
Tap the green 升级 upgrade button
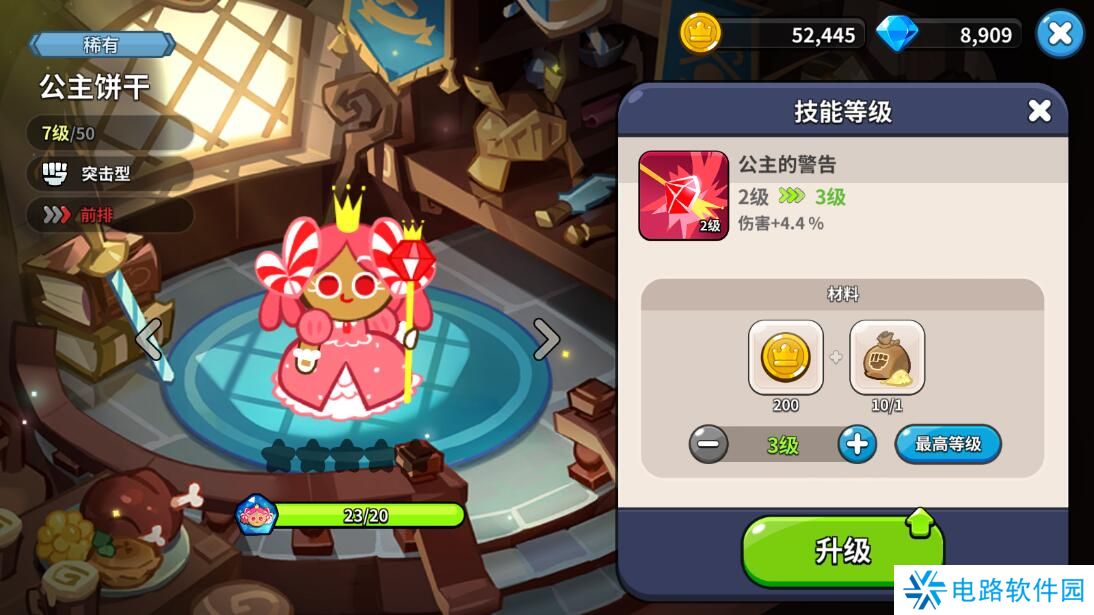click(842, 550)
